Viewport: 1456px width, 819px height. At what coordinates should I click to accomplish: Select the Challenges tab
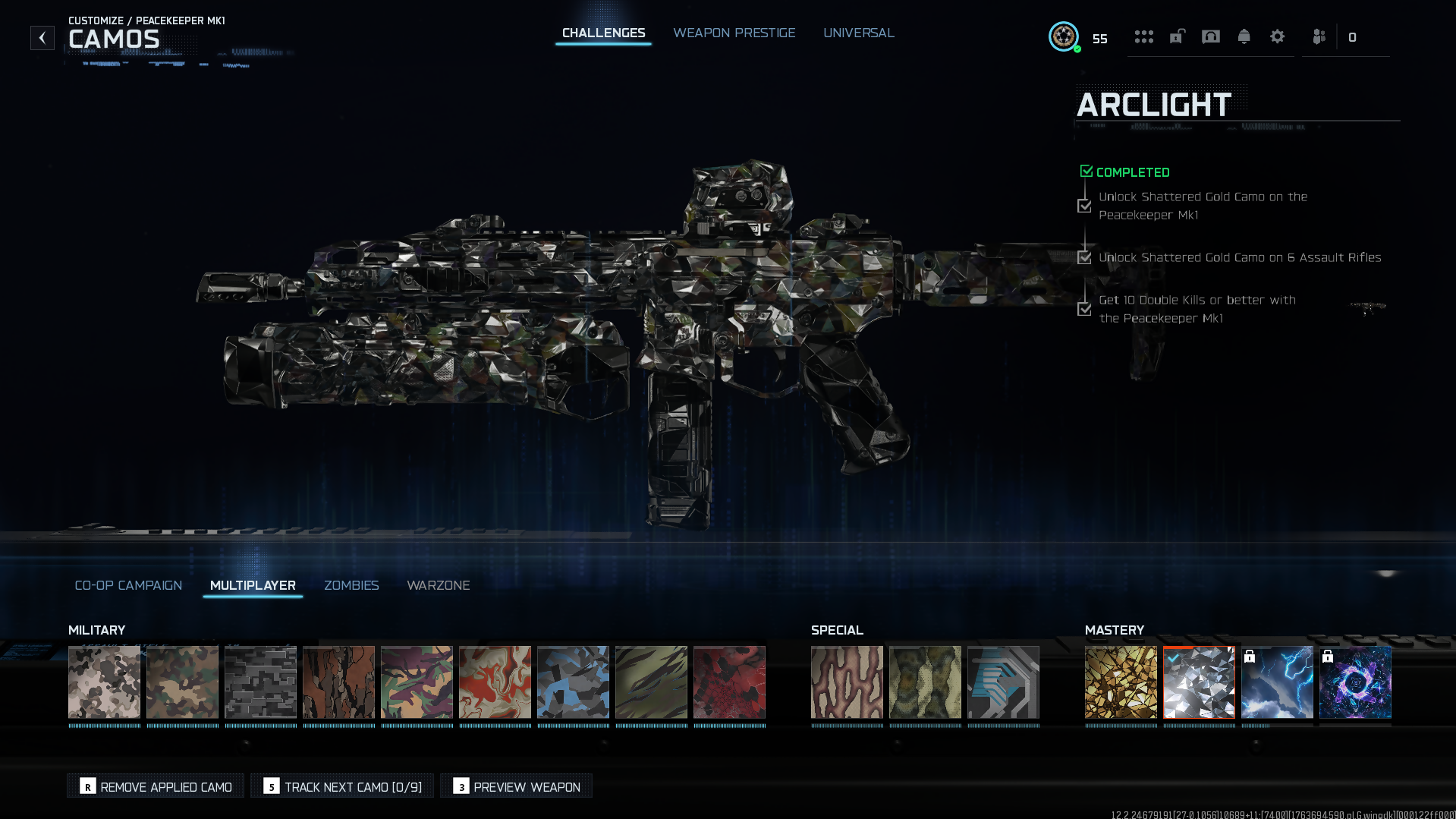pos(603,33)
